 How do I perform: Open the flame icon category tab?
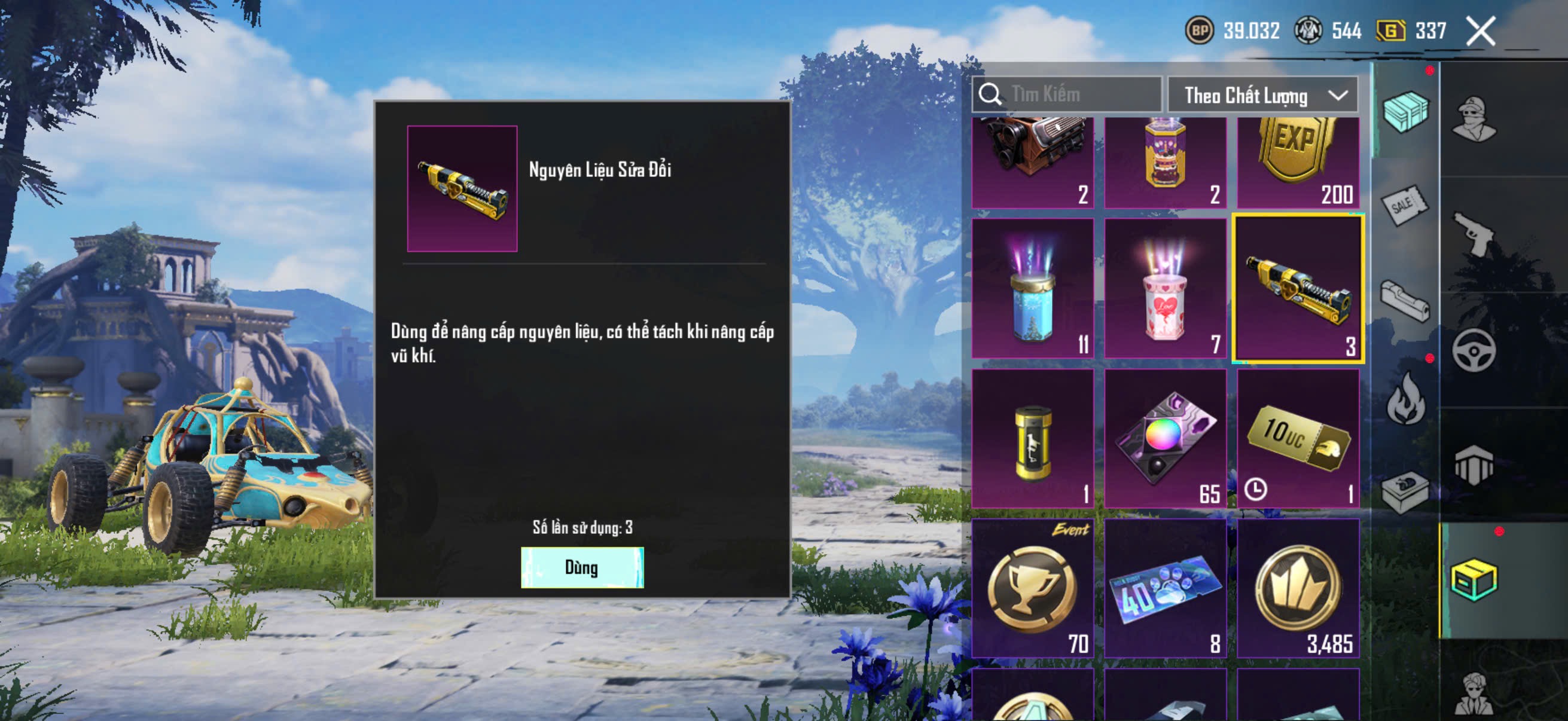pos(1405,399)
